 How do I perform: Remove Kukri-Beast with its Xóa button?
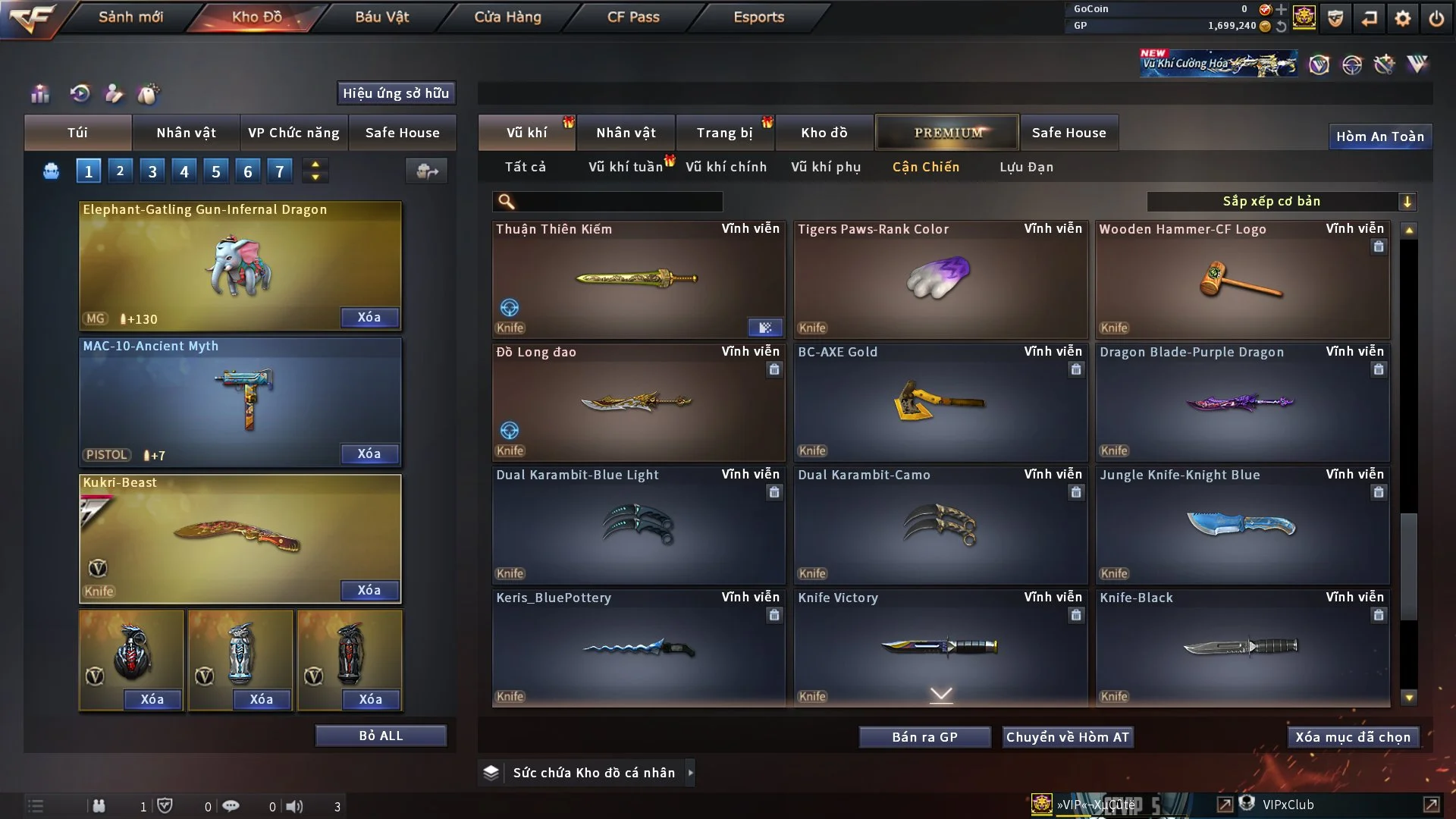point(369,590)
